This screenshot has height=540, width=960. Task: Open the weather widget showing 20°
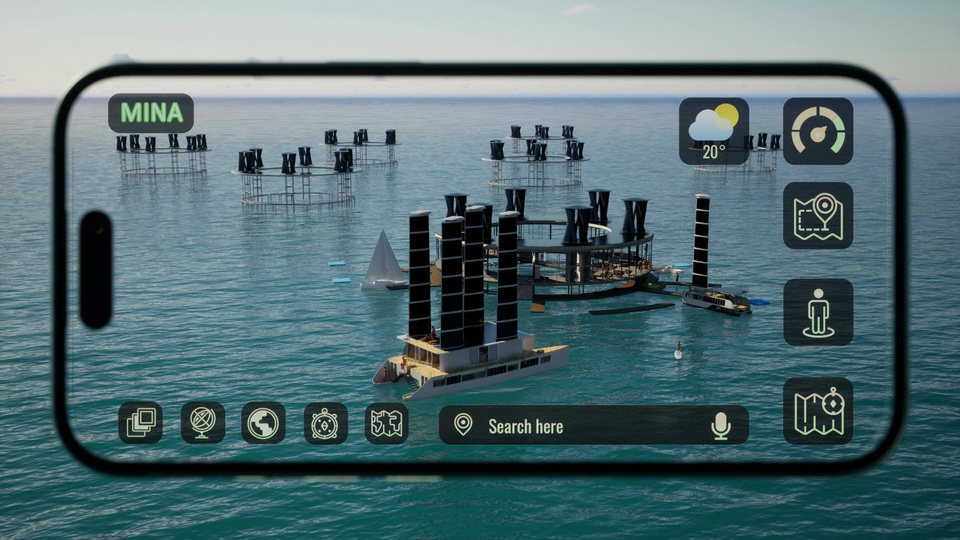point(714,131)
